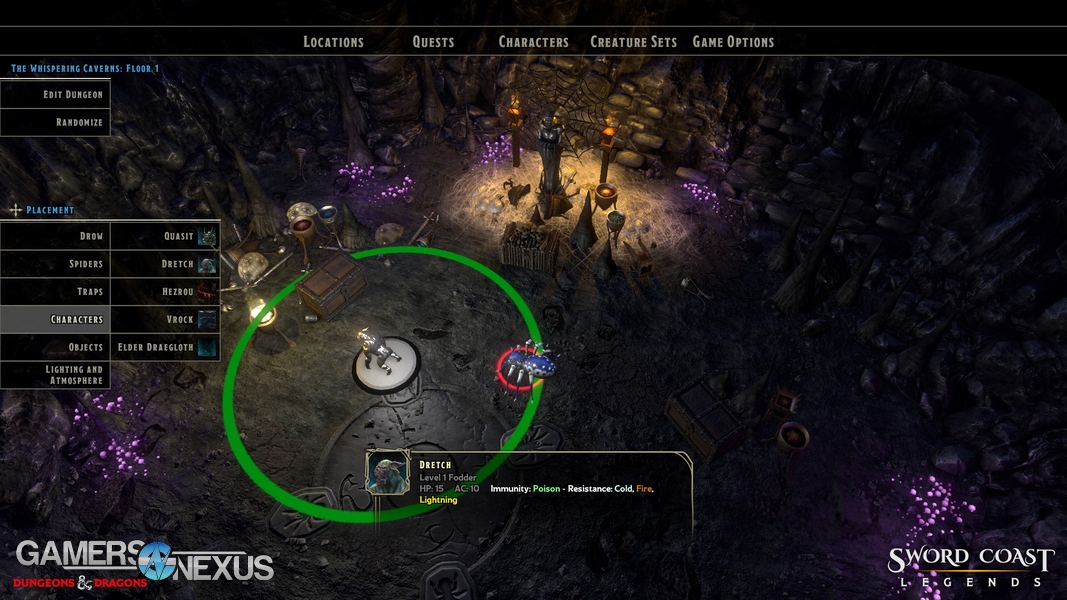Pick the Quasit creature entry

tap(165, 236)
